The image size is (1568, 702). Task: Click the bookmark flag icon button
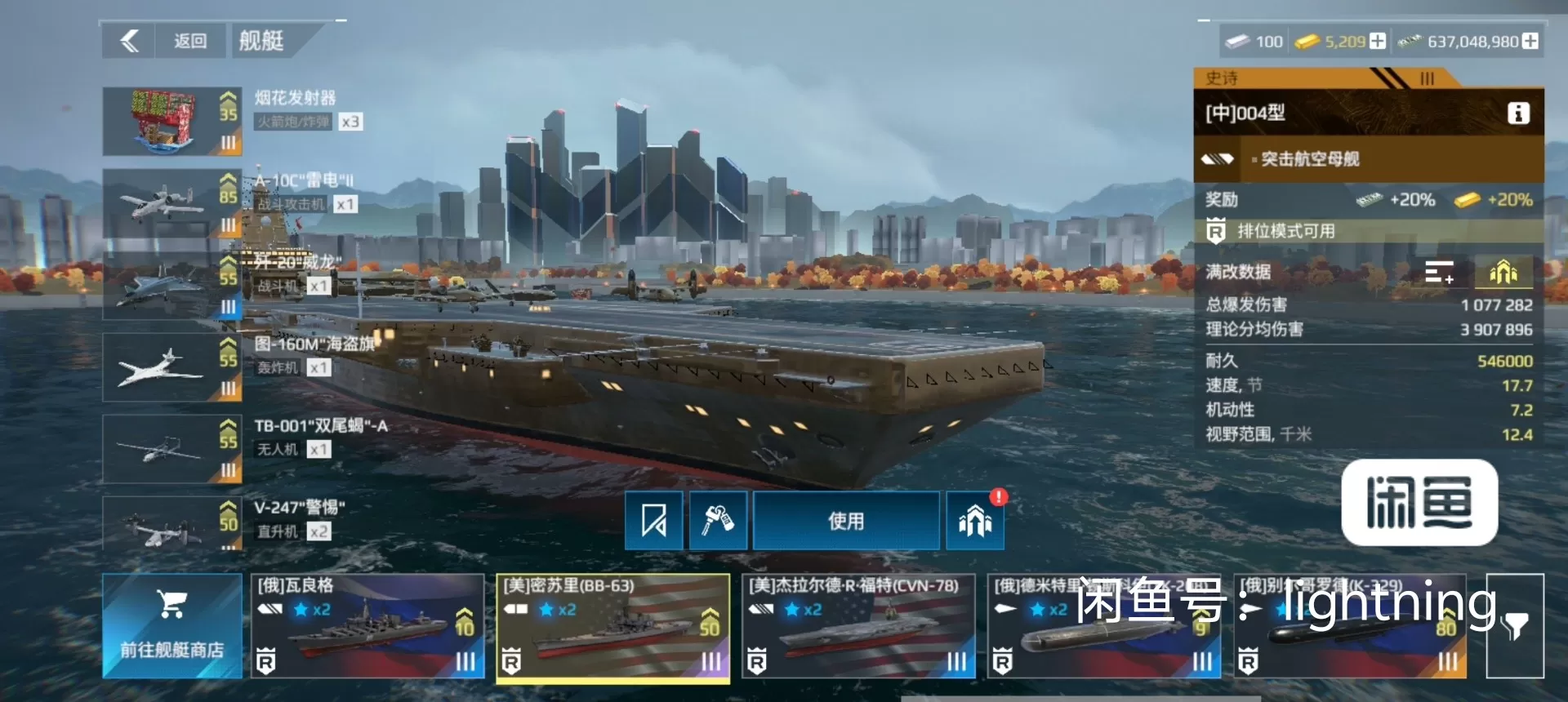coord(653,521)
